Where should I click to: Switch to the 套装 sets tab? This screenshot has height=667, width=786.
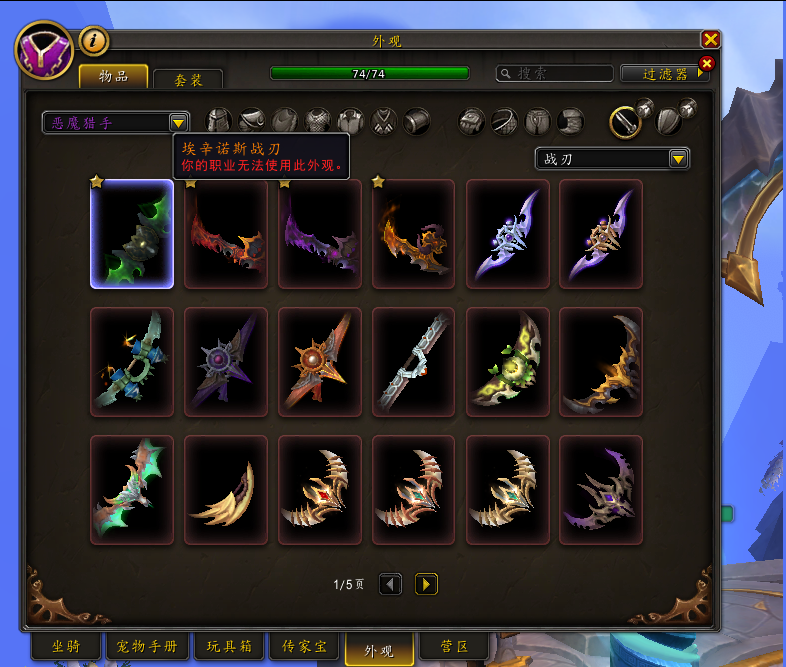pyautogui.click(x=187, y=79)
